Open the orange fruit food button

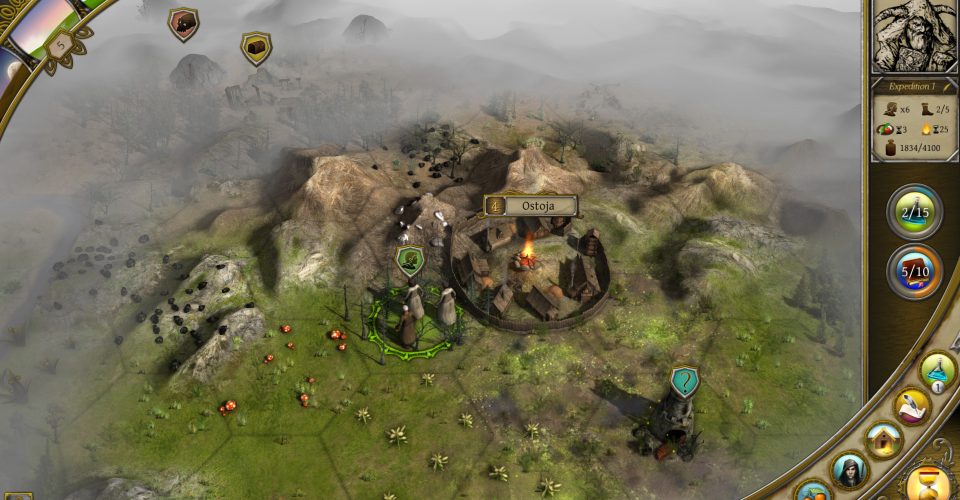coord(812,492)
